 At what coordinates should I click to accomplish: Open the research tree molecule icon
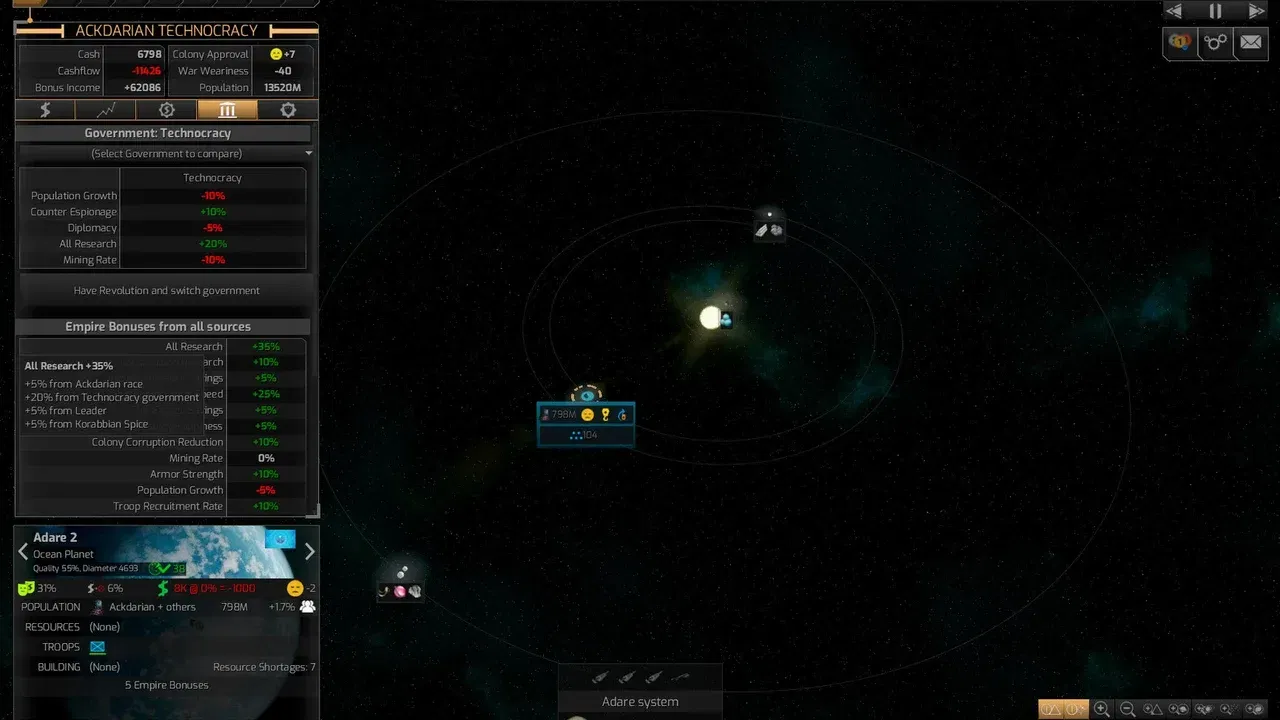pyautogui.click(x=1215, y=43)
